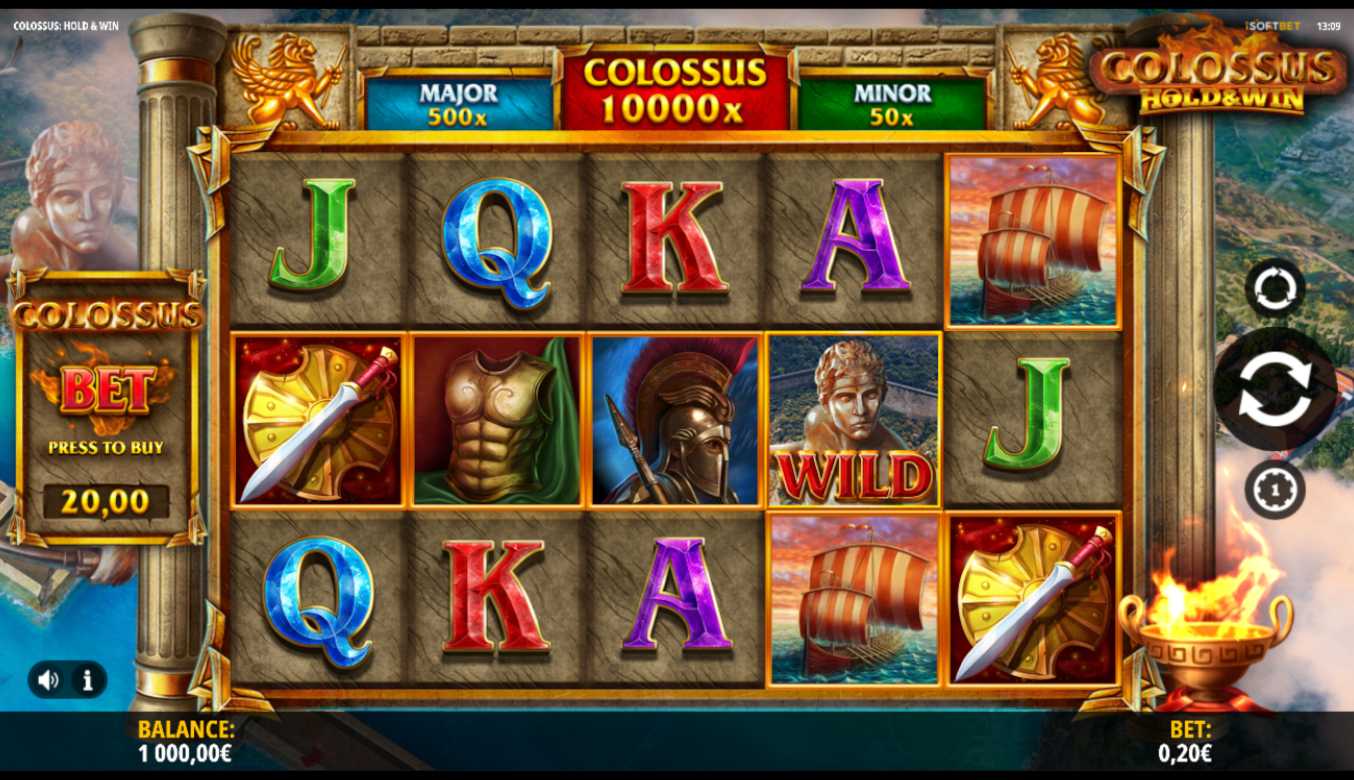The height and width of the screenshot is (780, 1354).
Task: Open bet settings with the coin button
Action: pyautogui.click(x=1275, y=490)
